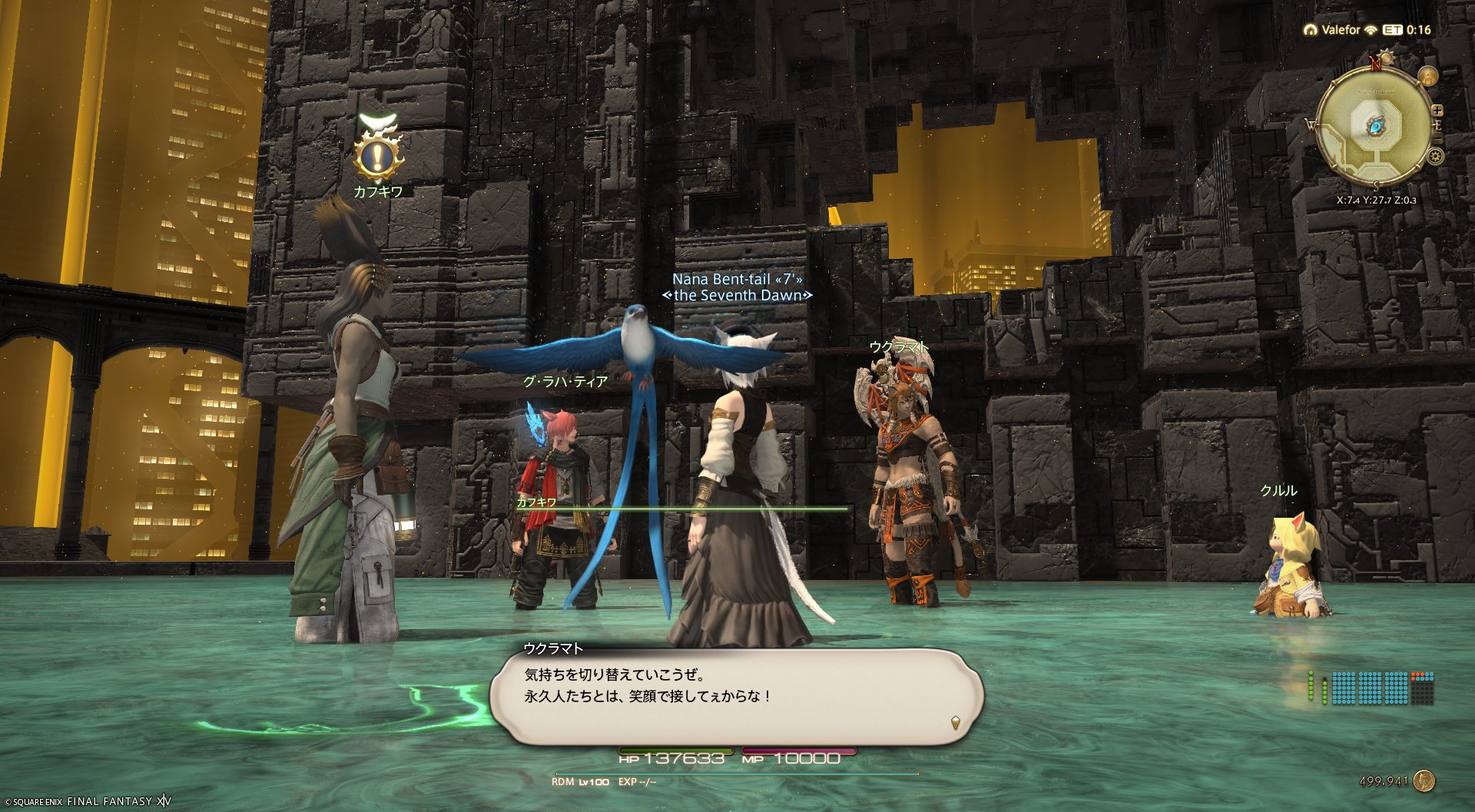Click the Valefor home world indicator
This screenshot has height=812, width=1475.
(x=1332, y=30)
